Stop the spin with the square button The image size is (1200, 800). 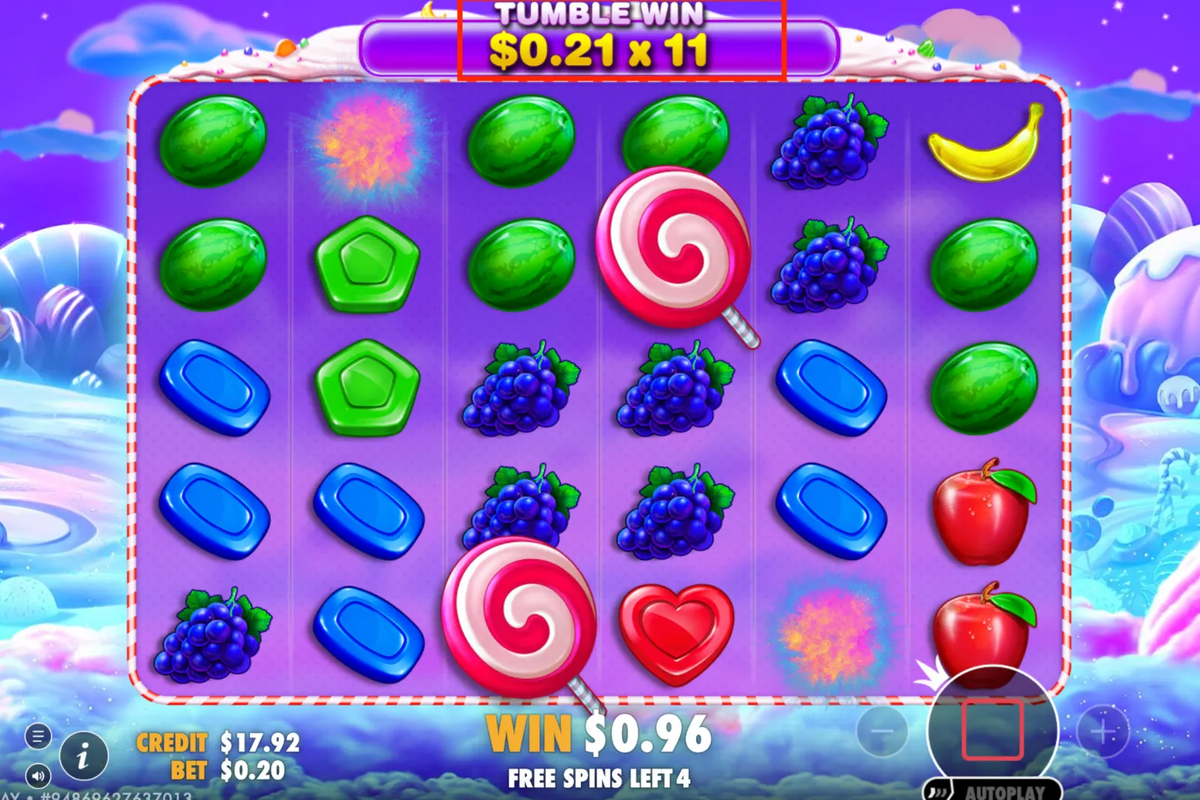point(992,730)
